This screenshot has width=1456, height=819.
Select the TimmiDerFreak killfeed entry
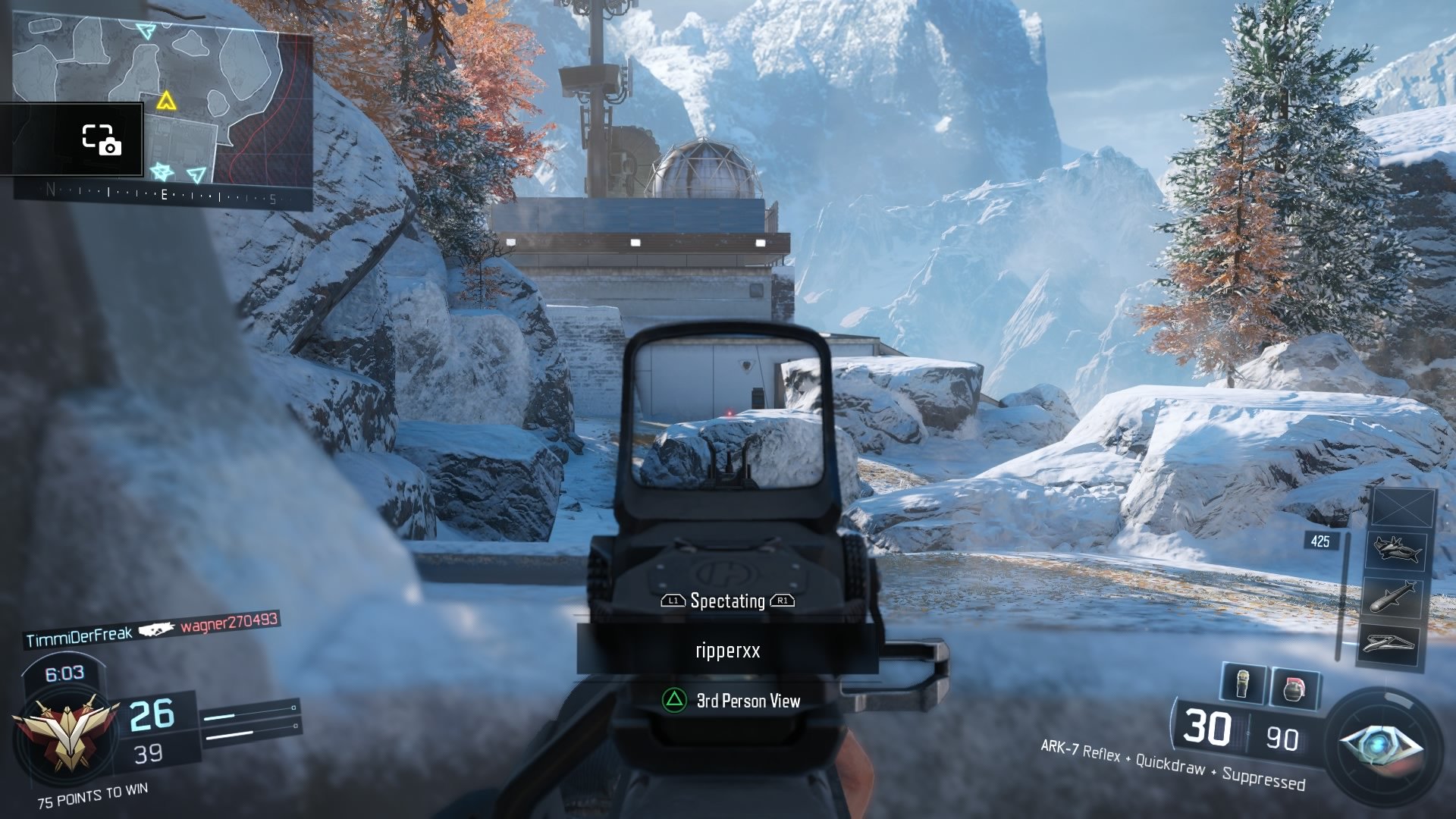(x=79, y=637)
